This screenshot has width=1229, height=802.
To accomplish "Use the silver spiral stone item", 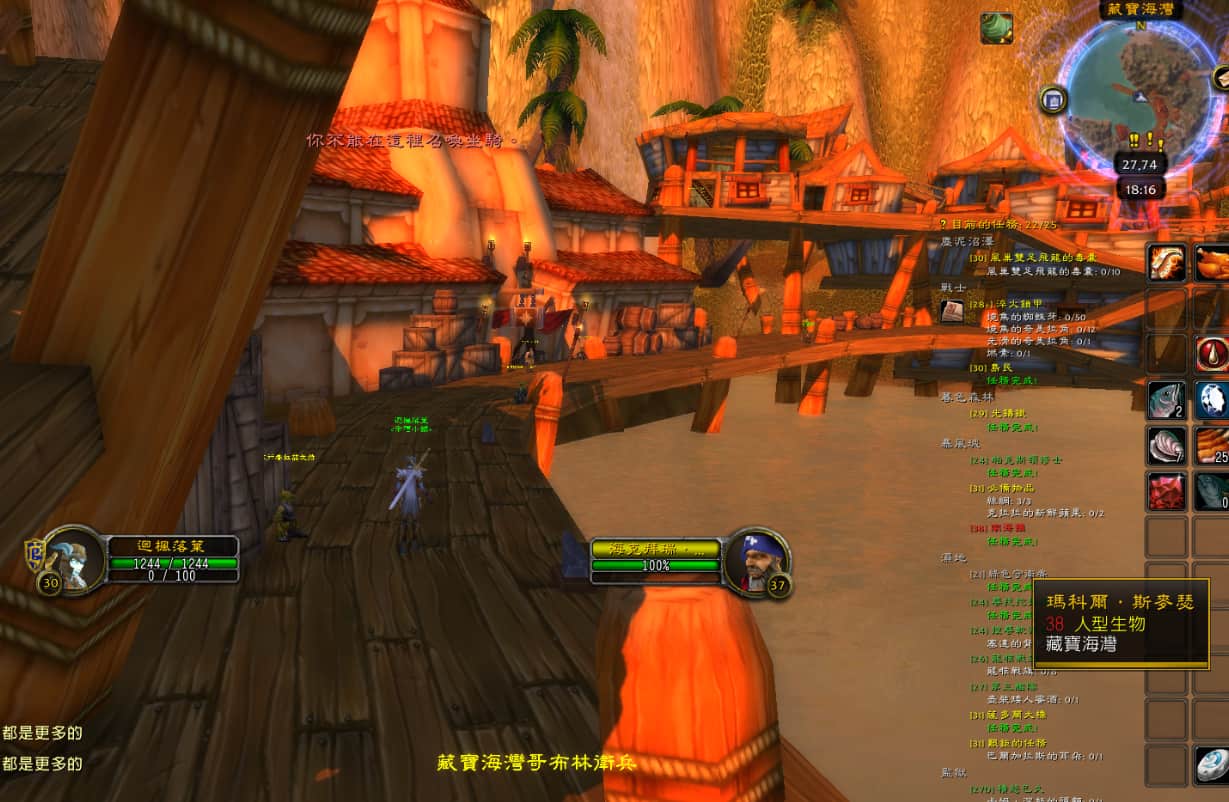I will [1213, 765].
